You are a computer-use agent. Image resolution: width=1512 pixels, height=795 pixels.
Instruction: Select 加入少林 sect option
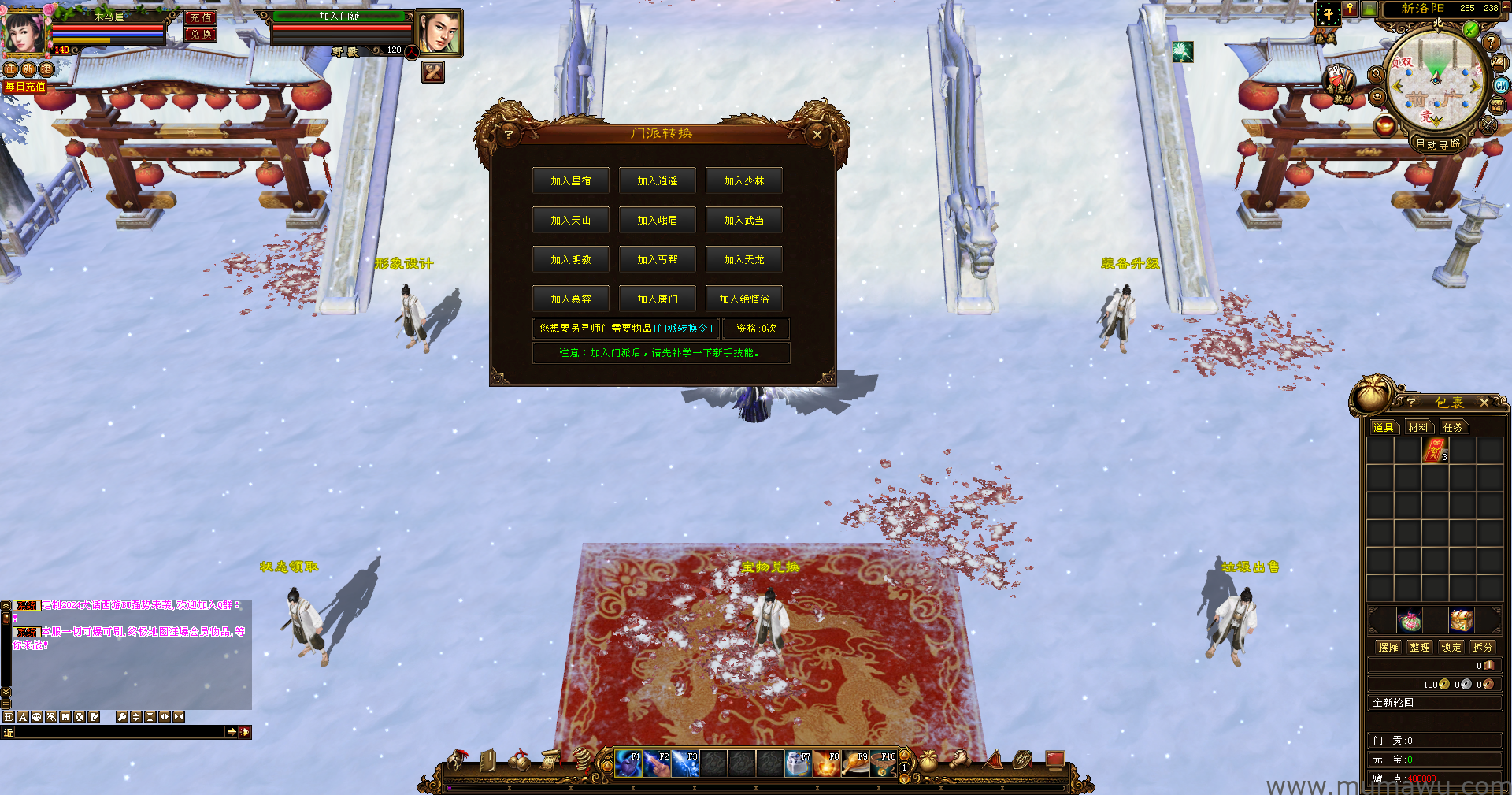(744, 181)
